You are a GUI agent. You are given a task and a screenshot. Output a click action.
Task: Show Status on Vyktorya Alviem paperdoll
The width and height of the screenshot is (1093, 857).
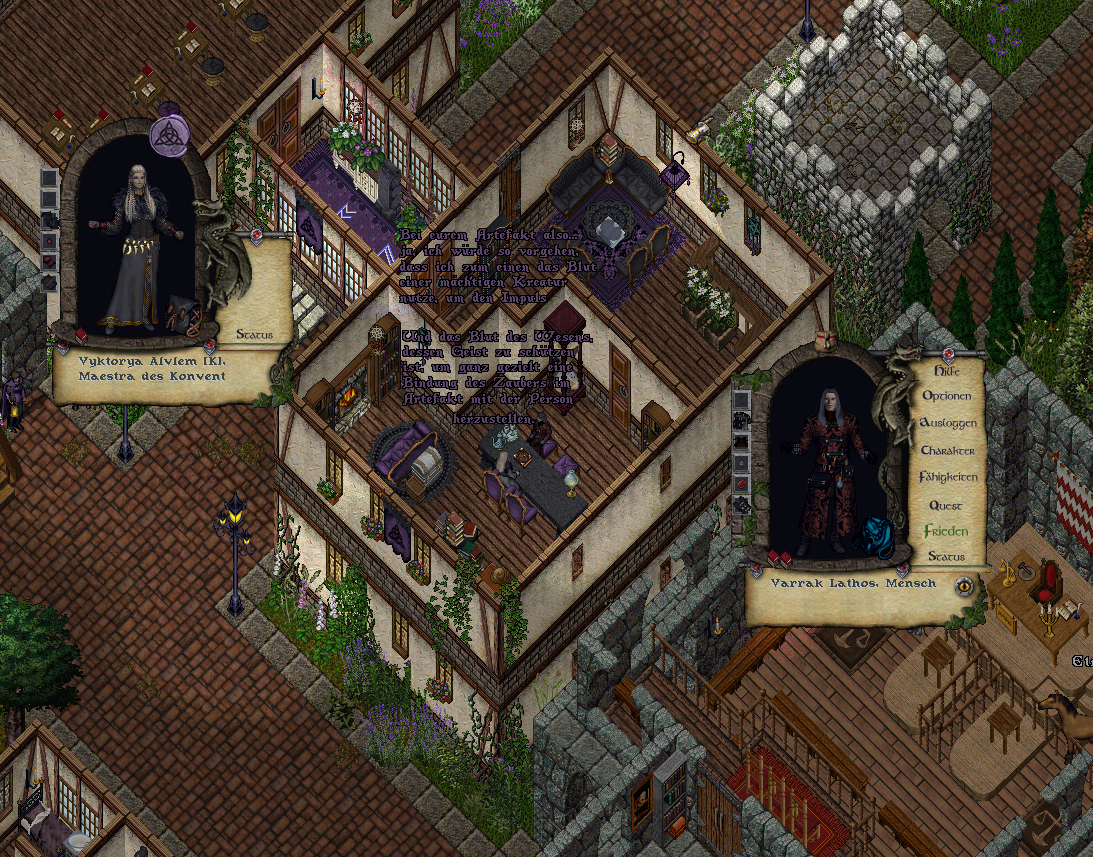coord(255,334)
